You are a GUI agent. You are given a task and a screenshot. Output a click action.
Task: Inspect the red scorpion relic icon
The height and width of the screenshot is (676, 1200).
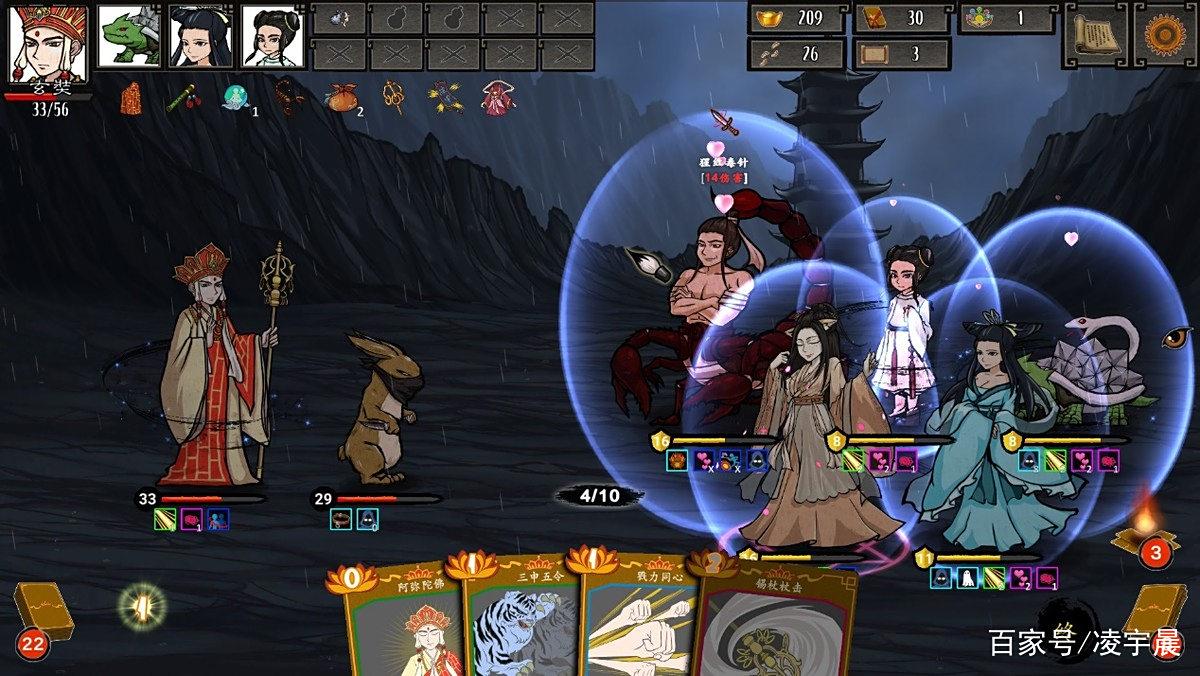tap(288, 97)
